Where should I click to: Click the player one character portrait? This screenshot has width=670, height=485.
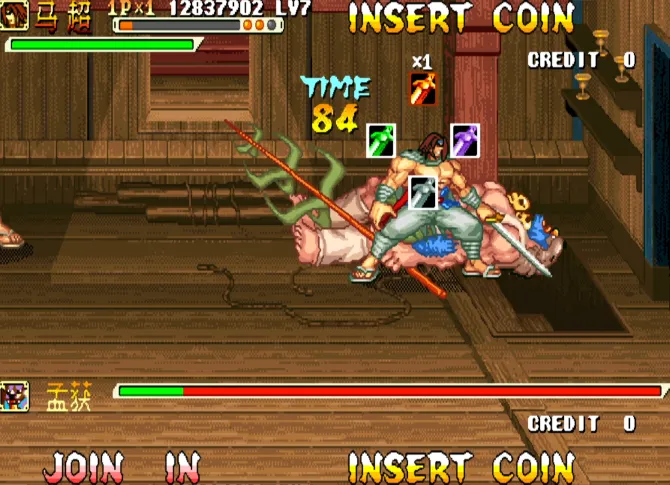coord(14,15)
